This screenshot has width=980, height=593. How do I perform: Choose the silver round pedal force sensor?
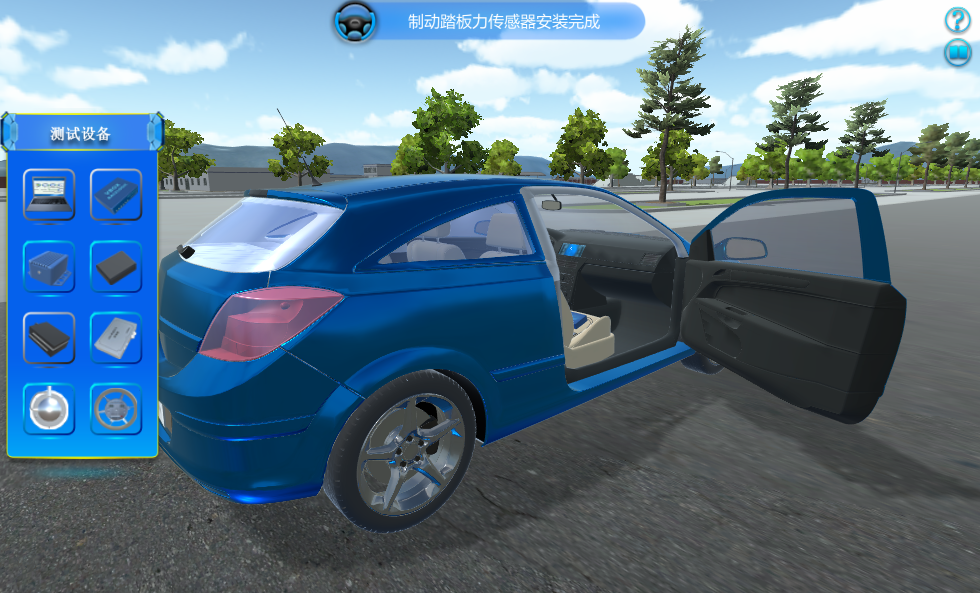[49, 409]
